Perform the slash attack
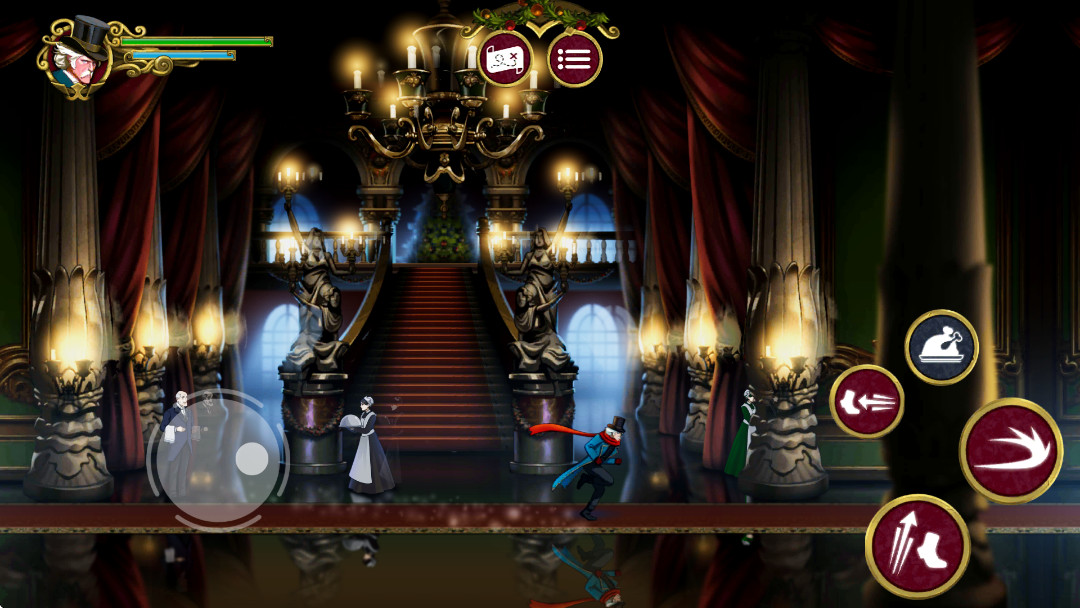The width and height of the screenshot is (1080, 608). (x=1011, y=450)
